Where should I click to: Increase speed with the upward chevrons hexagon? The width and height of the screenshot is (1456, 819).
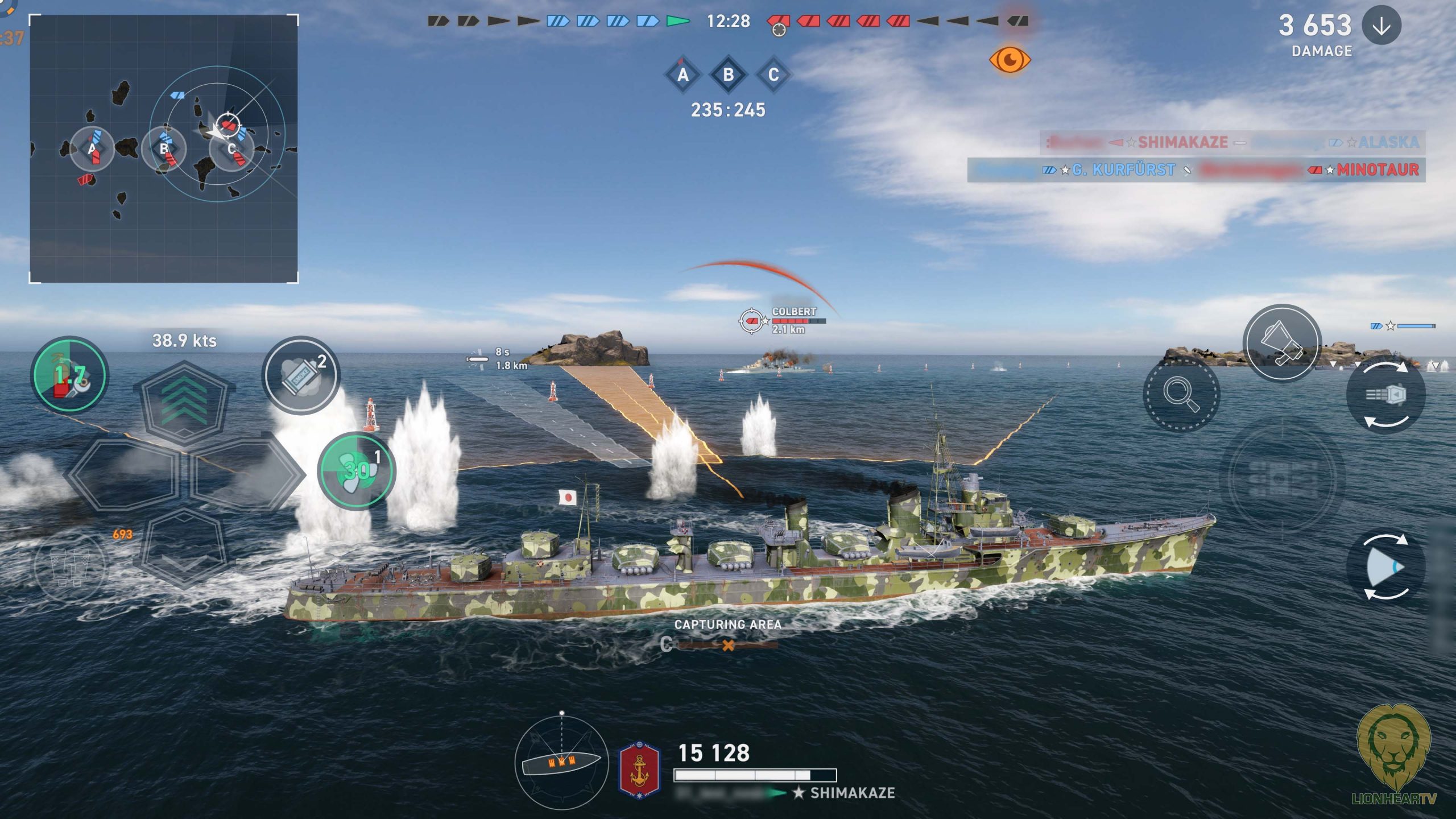[x=184, y=403]
